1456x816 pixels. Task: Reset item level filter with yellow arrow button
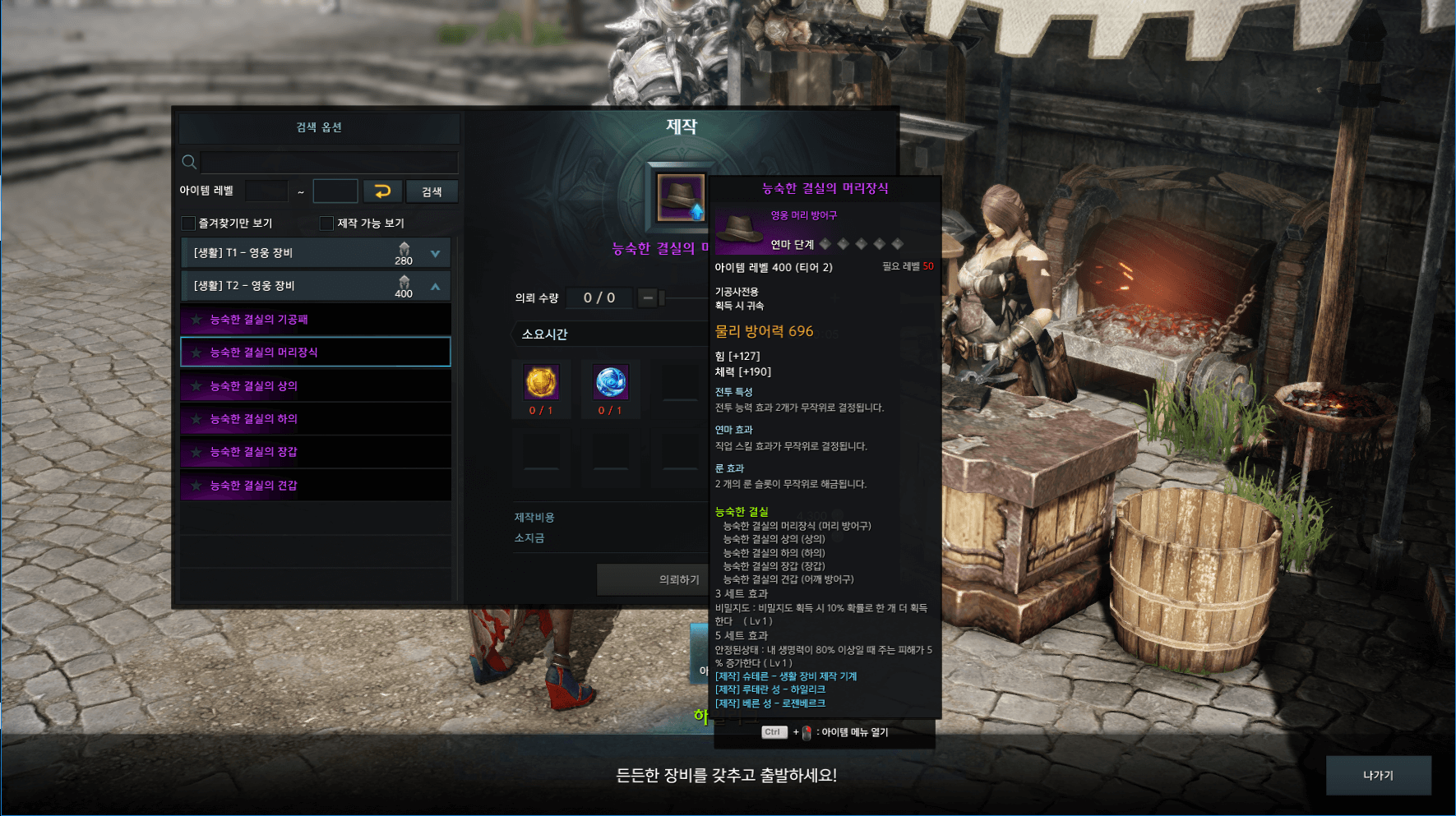382,191
